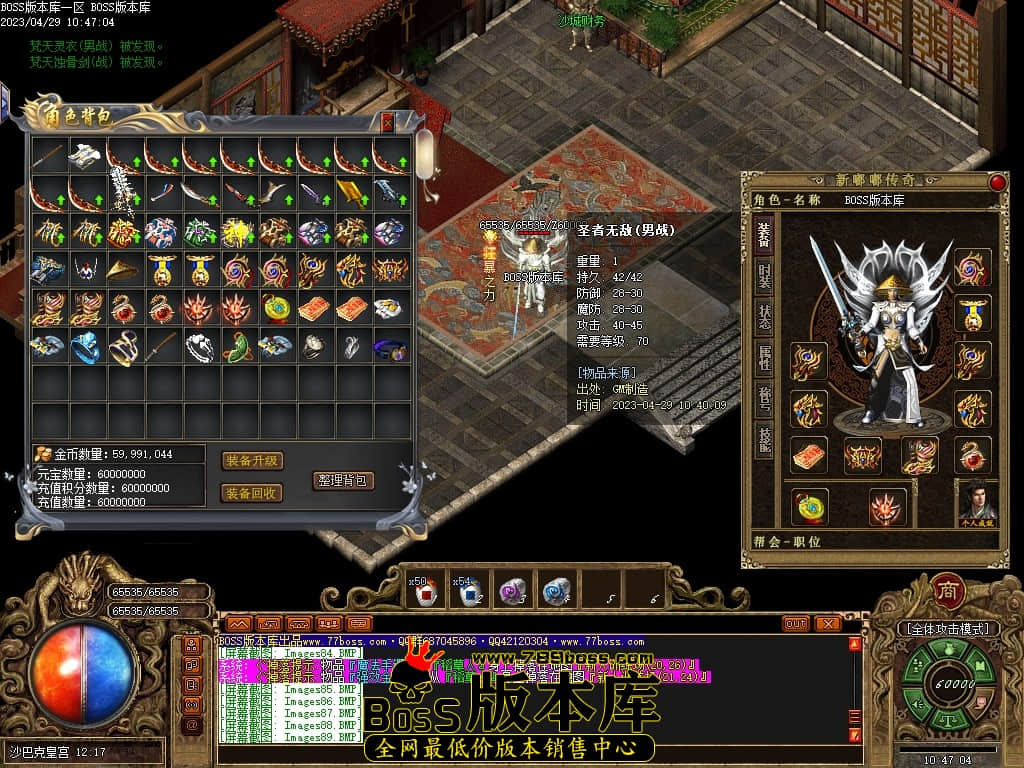Close the character backpack window
The image size is (1024, 768).
click(x=388, y=123)
